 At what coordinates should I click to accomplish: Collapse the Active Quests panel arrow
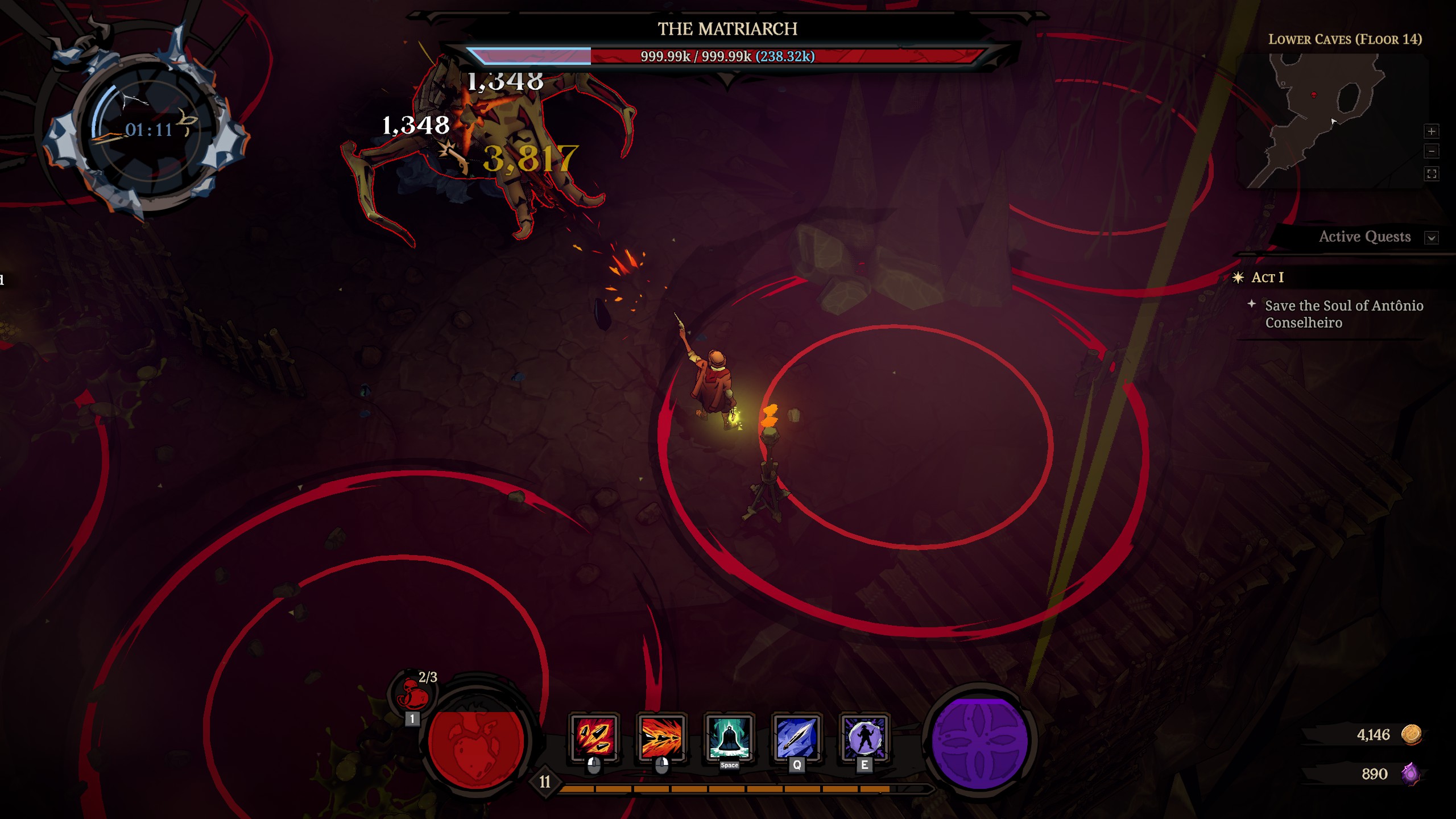1432,238
